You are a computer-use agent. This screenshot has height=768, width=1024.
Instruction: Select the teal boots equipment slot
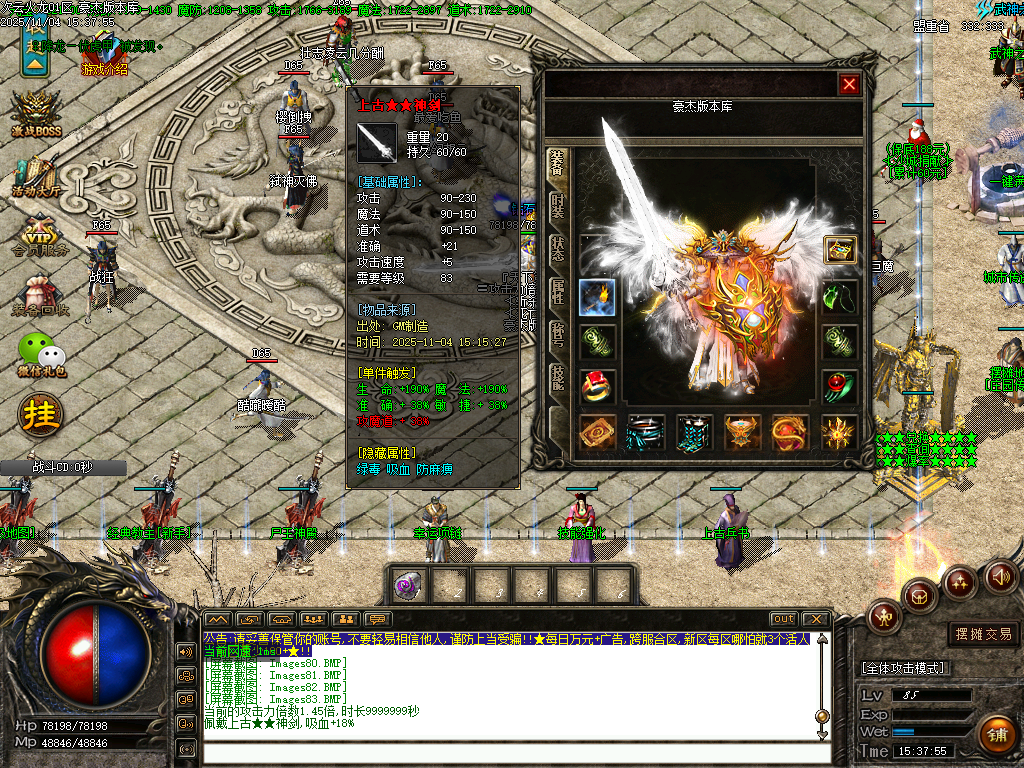pyautogui.click(x=693, y=433)
